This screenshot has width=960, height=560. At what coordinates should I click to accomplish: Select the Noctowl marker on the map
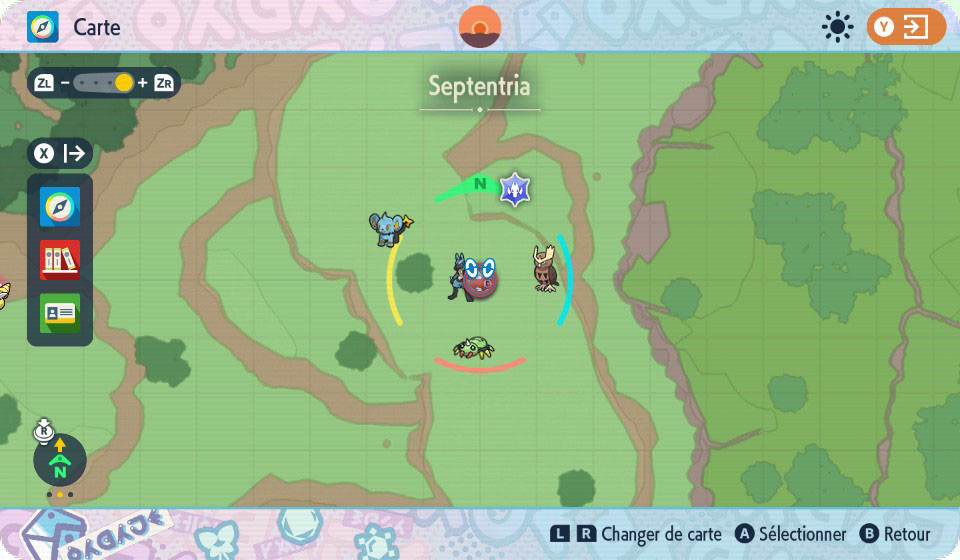pyautogui.click(x=545, y=268)
